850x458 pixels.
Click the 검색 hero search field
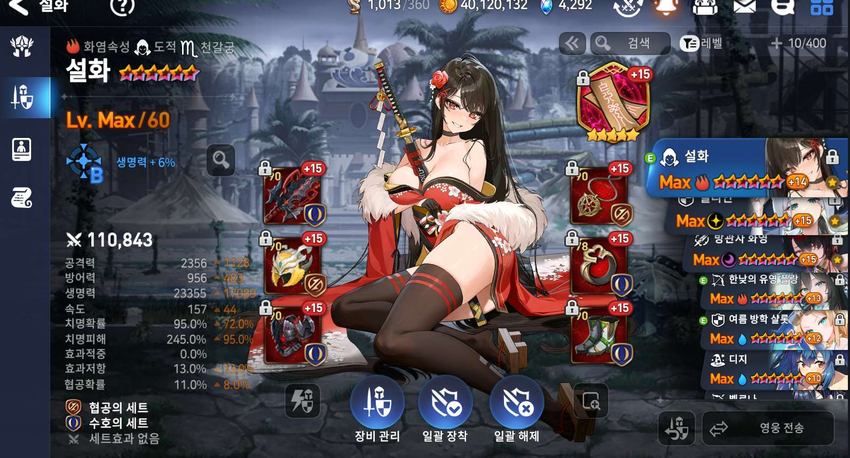coord(630,43)
